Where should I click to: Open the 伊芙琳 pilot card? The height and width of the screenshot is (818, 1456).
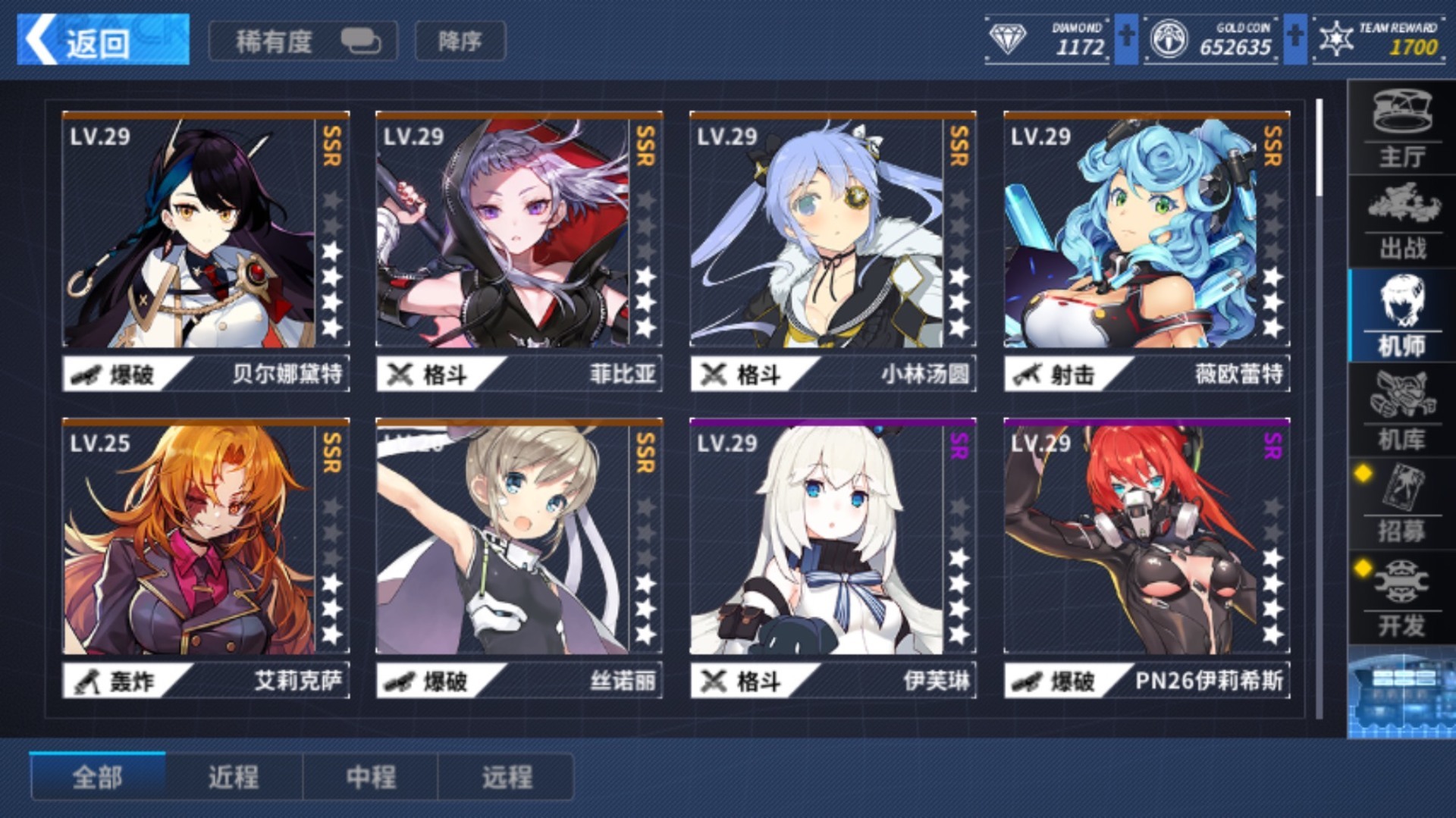click(x=832, y=557)
